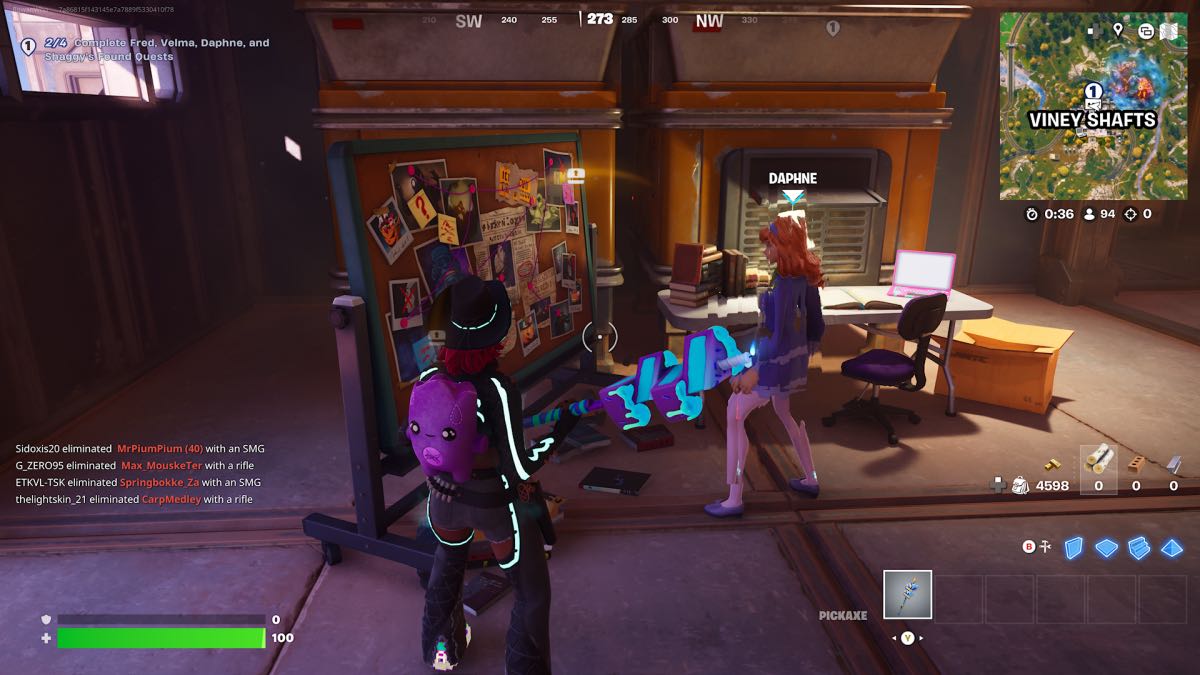Image resolution: width=1200 pixels, height=675 pixels.
Task: Select the wood material slot
Action: [1098, 462]
